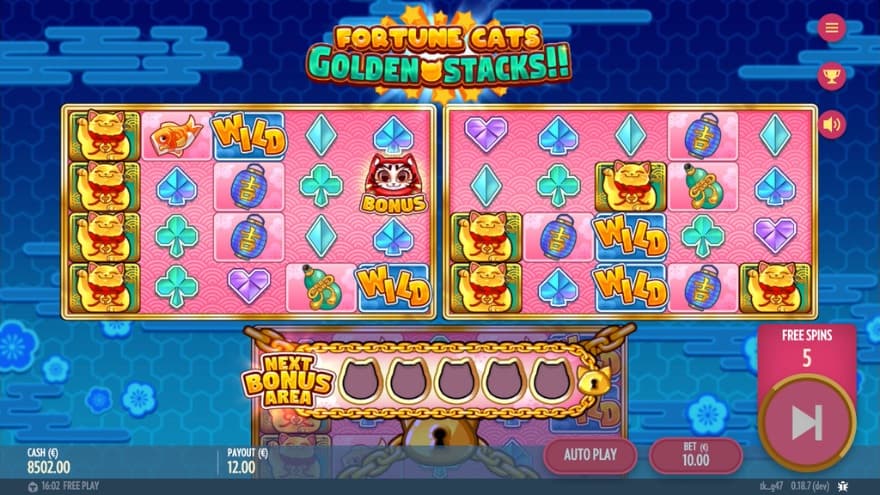Toggle the sound speaker button
Viewport: 880px width, 495px height.
coord(830,124)
